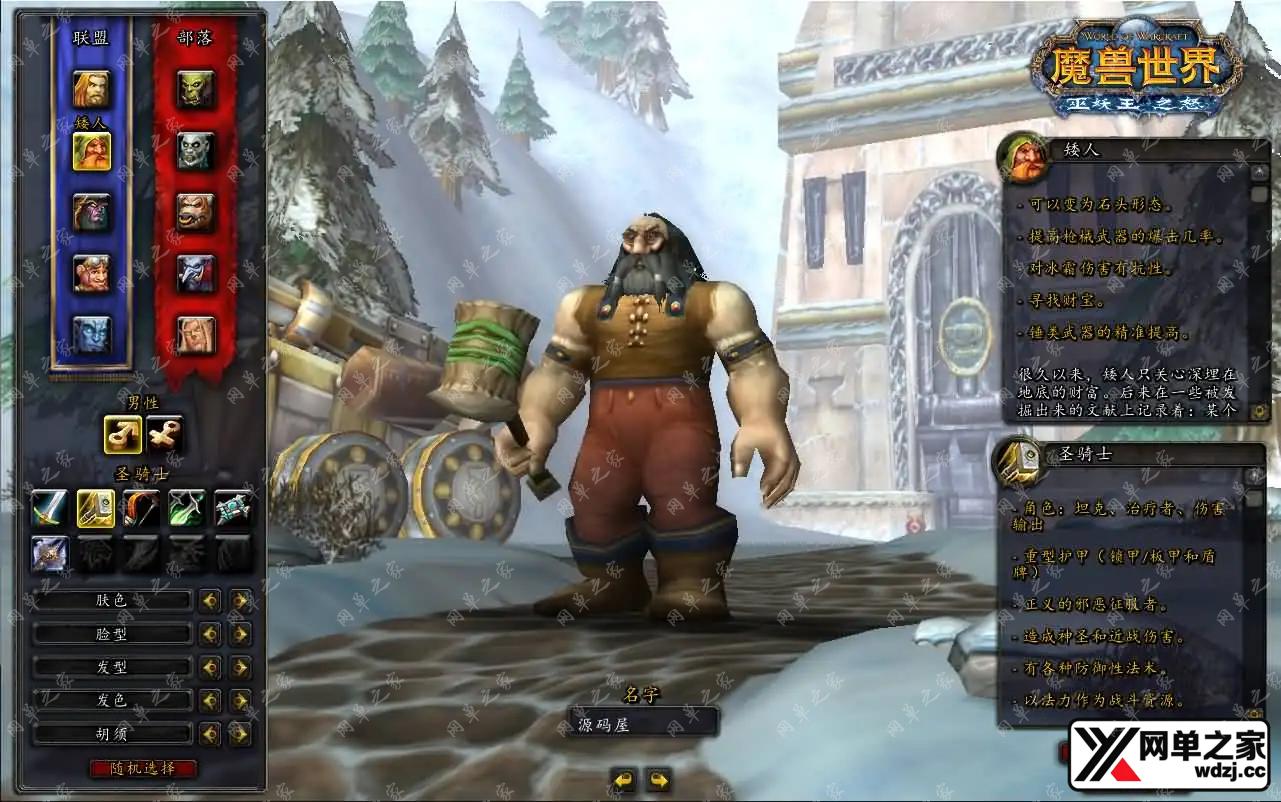Image resolution: width=1281 pixels, height=802 pixels.
Task: Pick the Gnome race portrait
Action: point(91,273)
